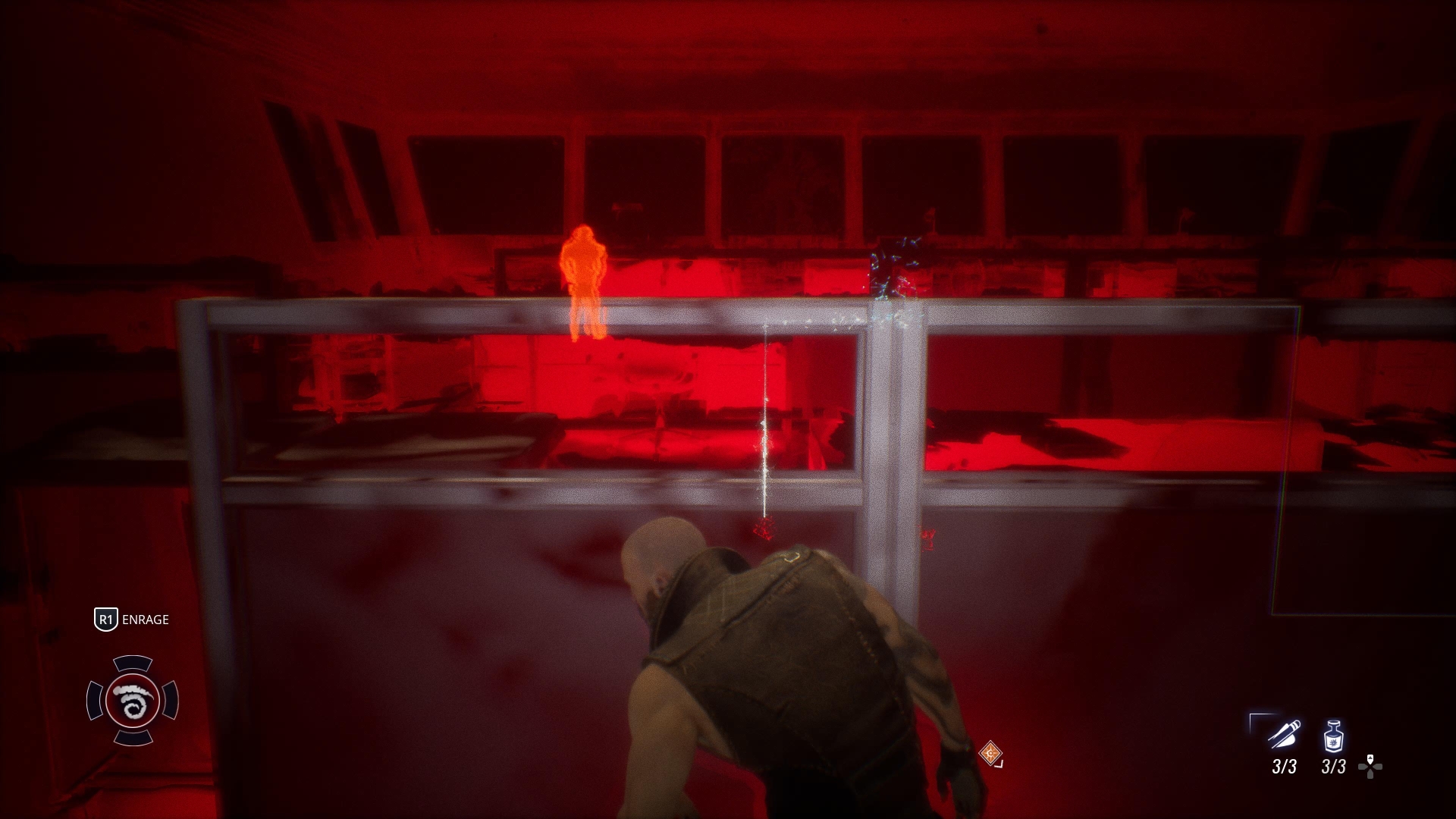Viewport: 1456px width, 819px height.
Task: Click the healing tonic bottle icon
Action: point(1334,735)
